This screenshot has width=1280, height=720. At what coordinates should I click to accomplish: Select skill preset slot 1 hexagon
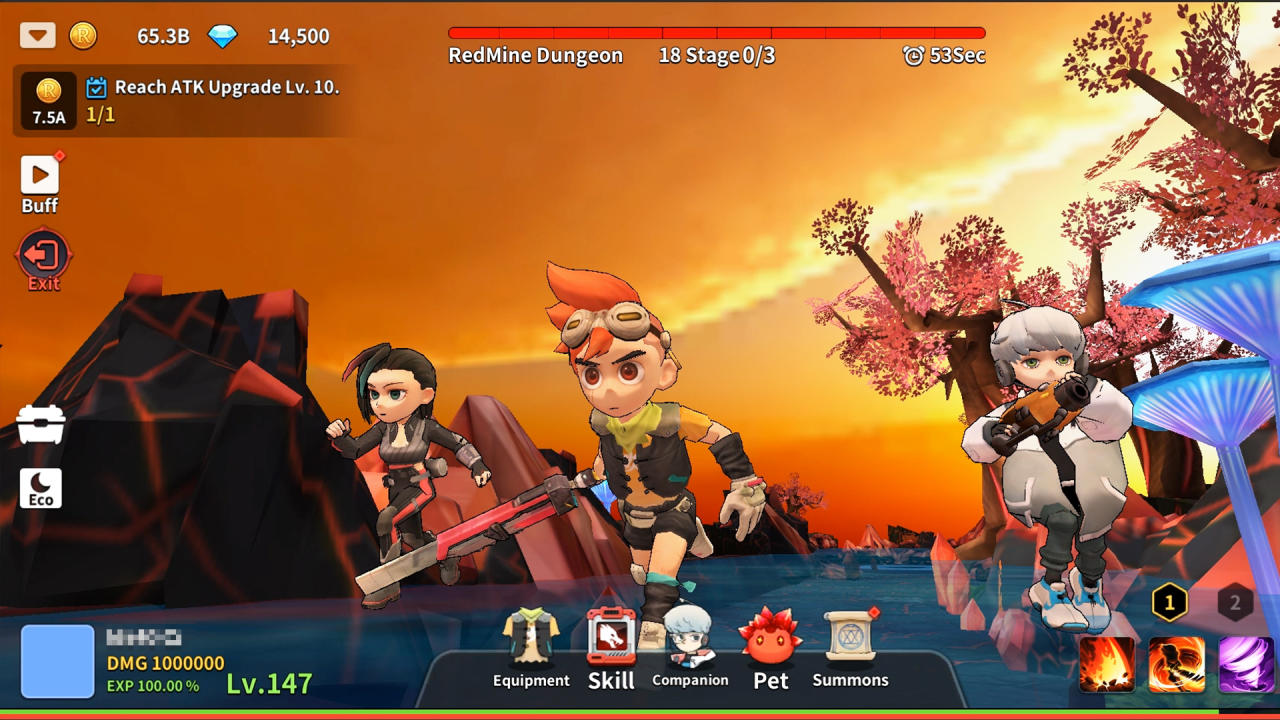pos(1168,603)
